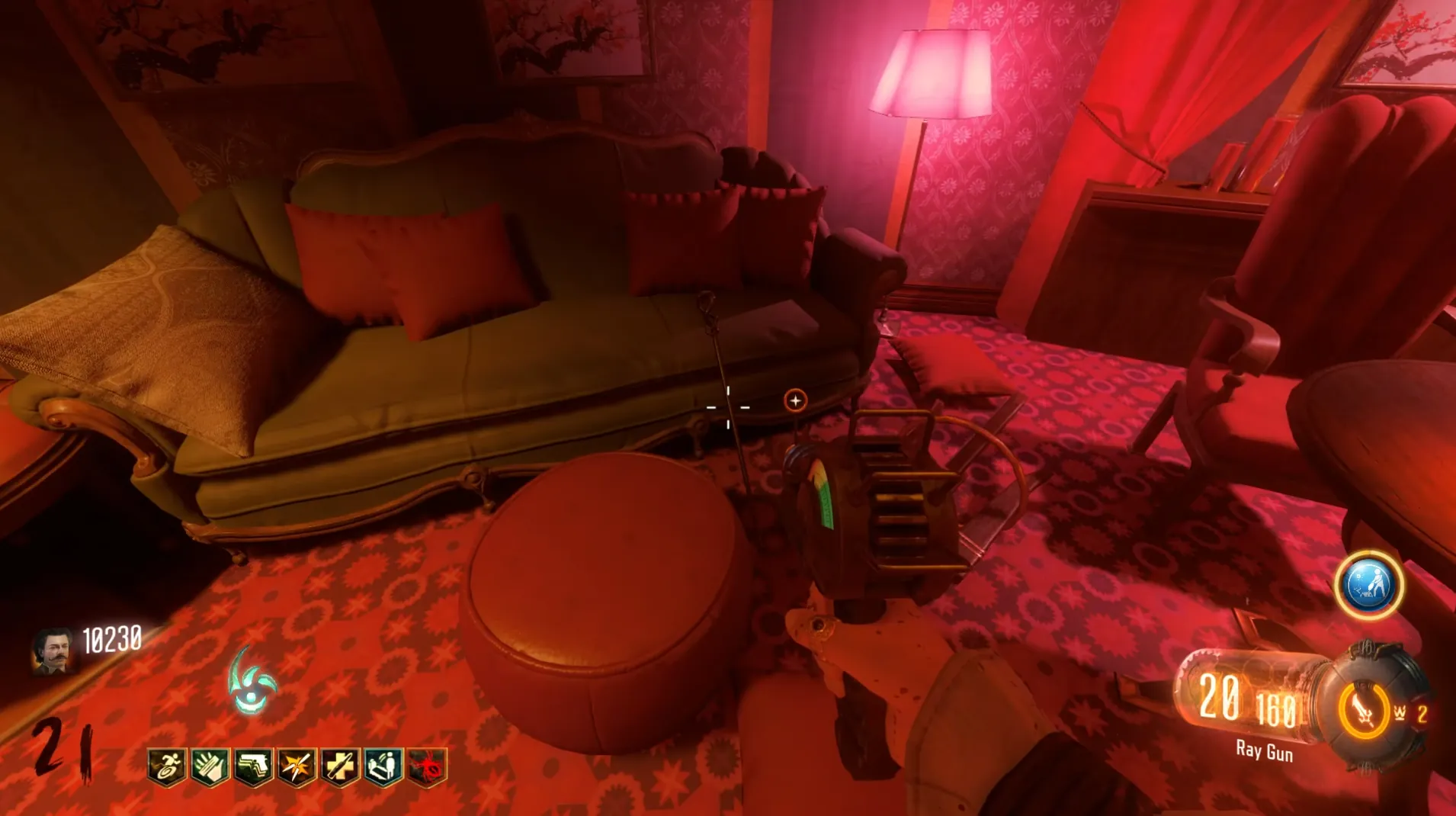Choose the Double Tap explosion perk icon
This screenshot has width=1456, height=816.
(297, 766)
